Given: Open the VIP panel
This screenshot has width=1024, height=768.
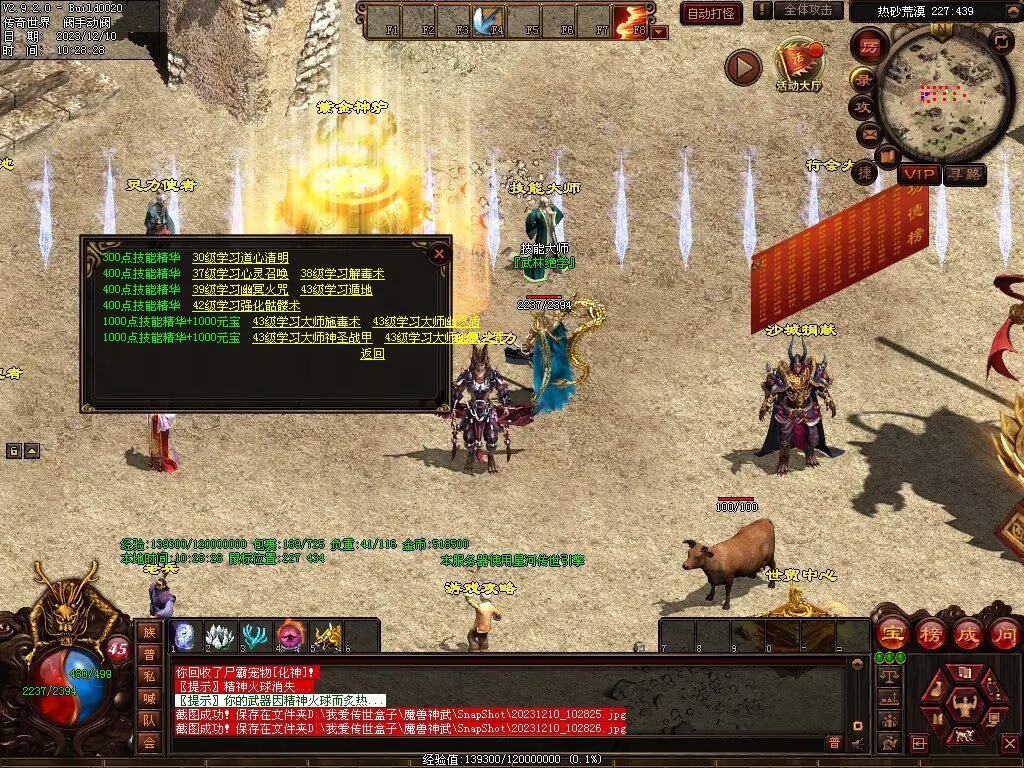Looking at the screenshot, I should point(918,175).
